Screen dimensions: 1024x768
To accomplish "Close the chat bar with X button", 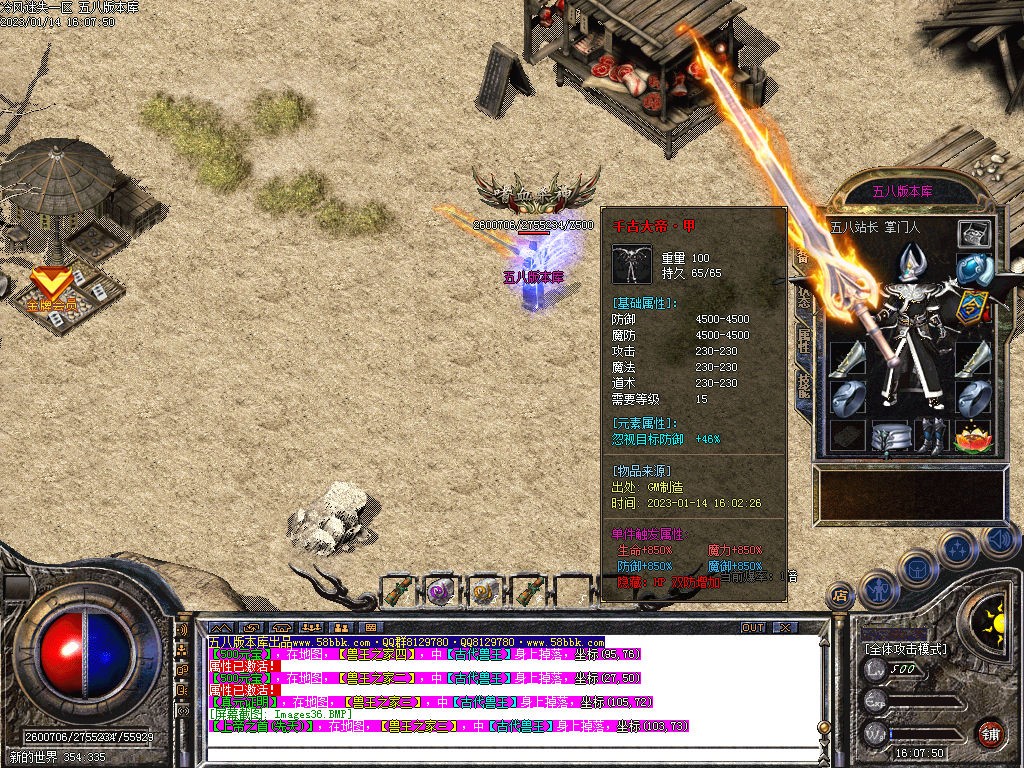I will pos(785,627).
